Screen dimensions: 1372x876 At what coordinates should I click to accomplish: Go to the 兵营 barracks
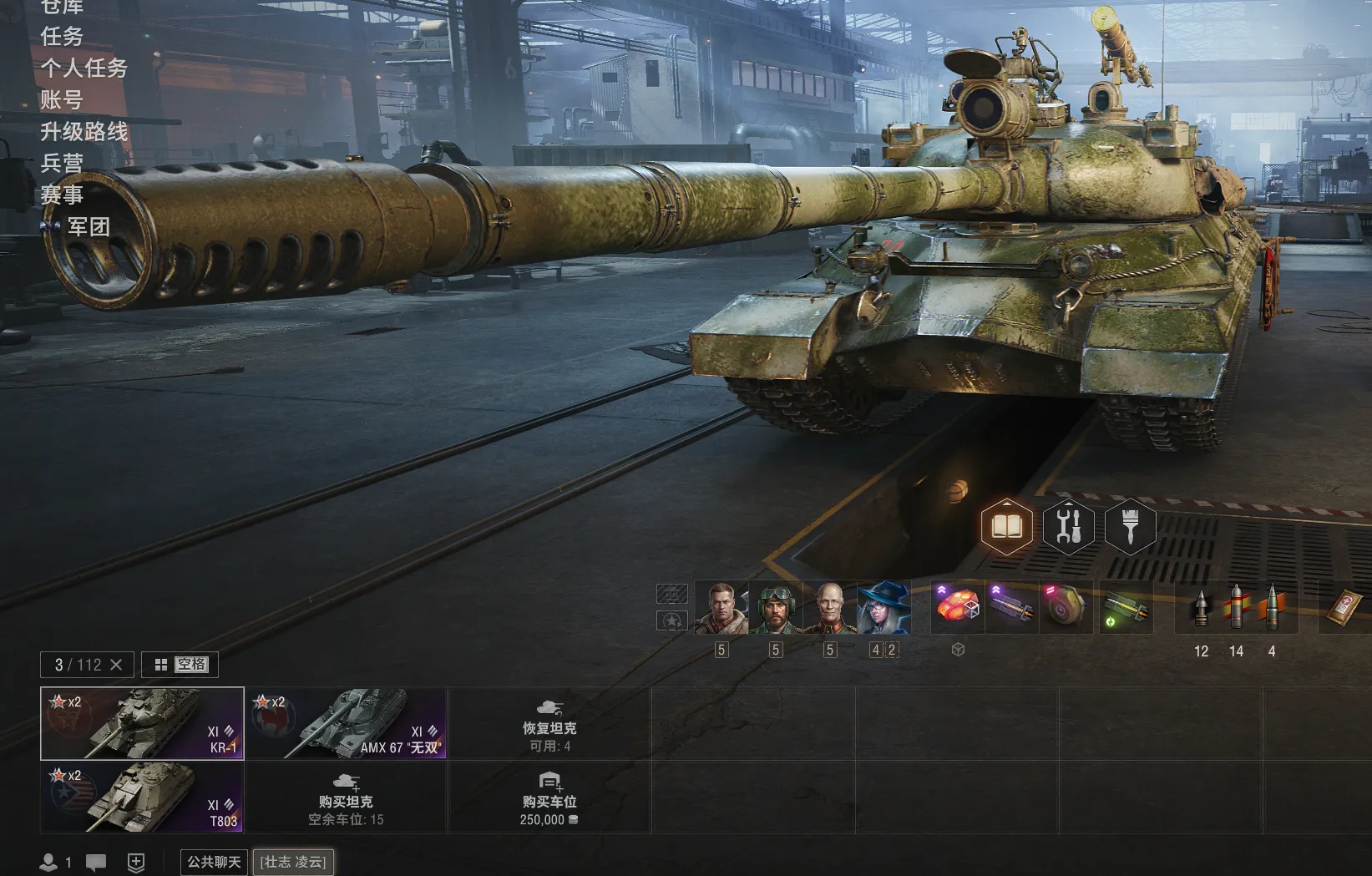point(62,164)
